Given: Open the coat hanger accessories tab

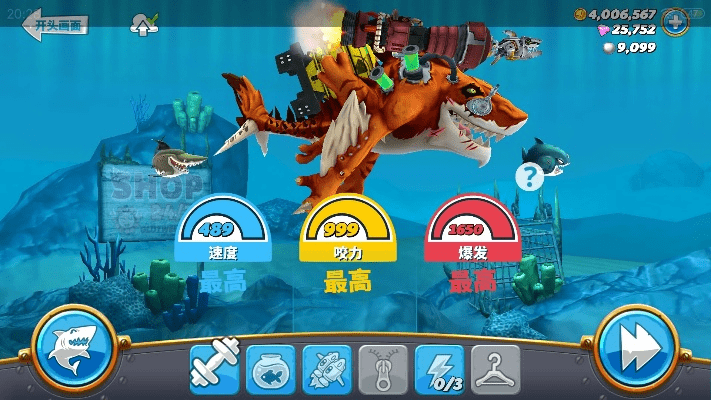Looking at the screenshot, I should [495, 369].
